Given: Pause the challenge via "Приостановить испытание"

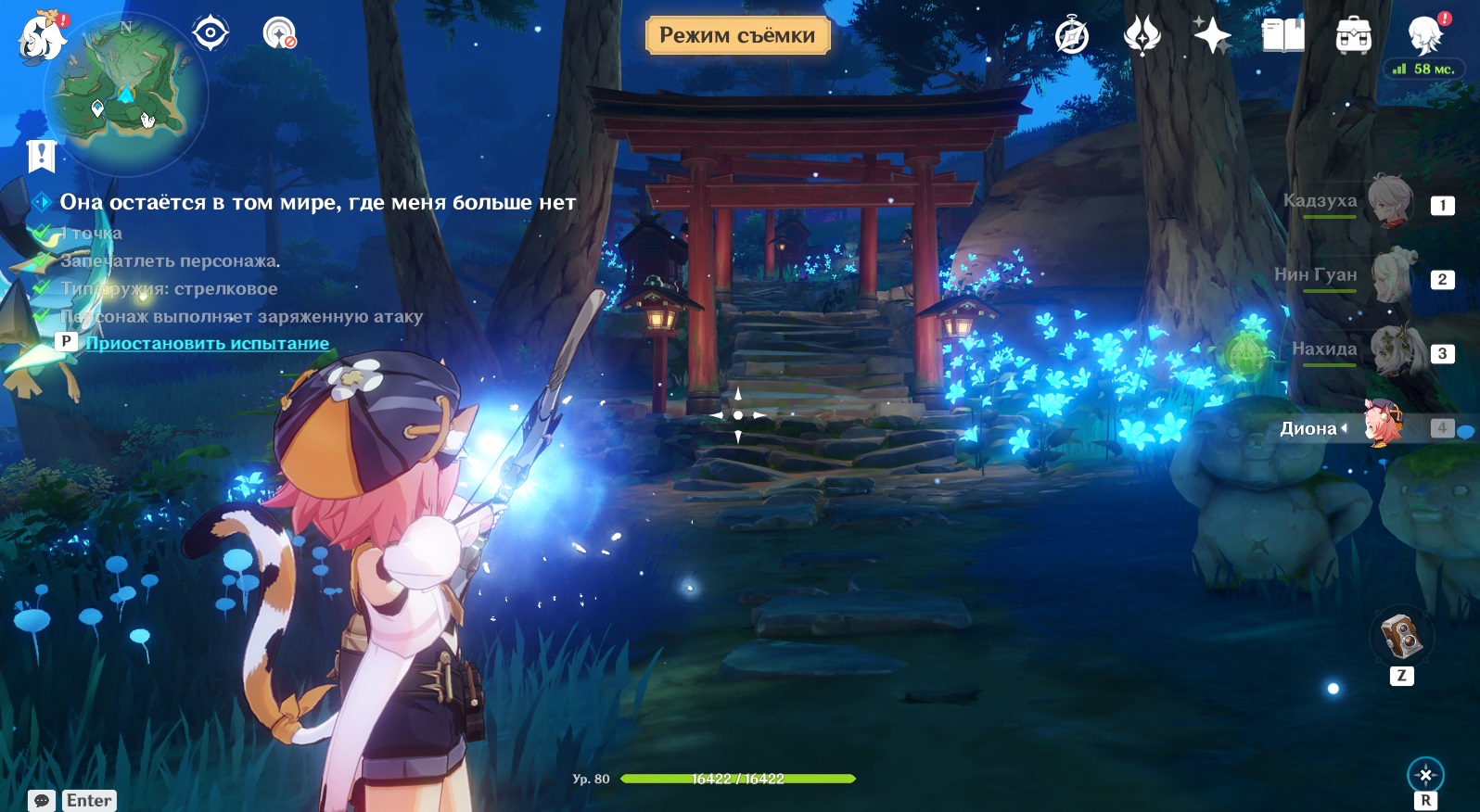Looking at the screenshot, I should [207, 343].
